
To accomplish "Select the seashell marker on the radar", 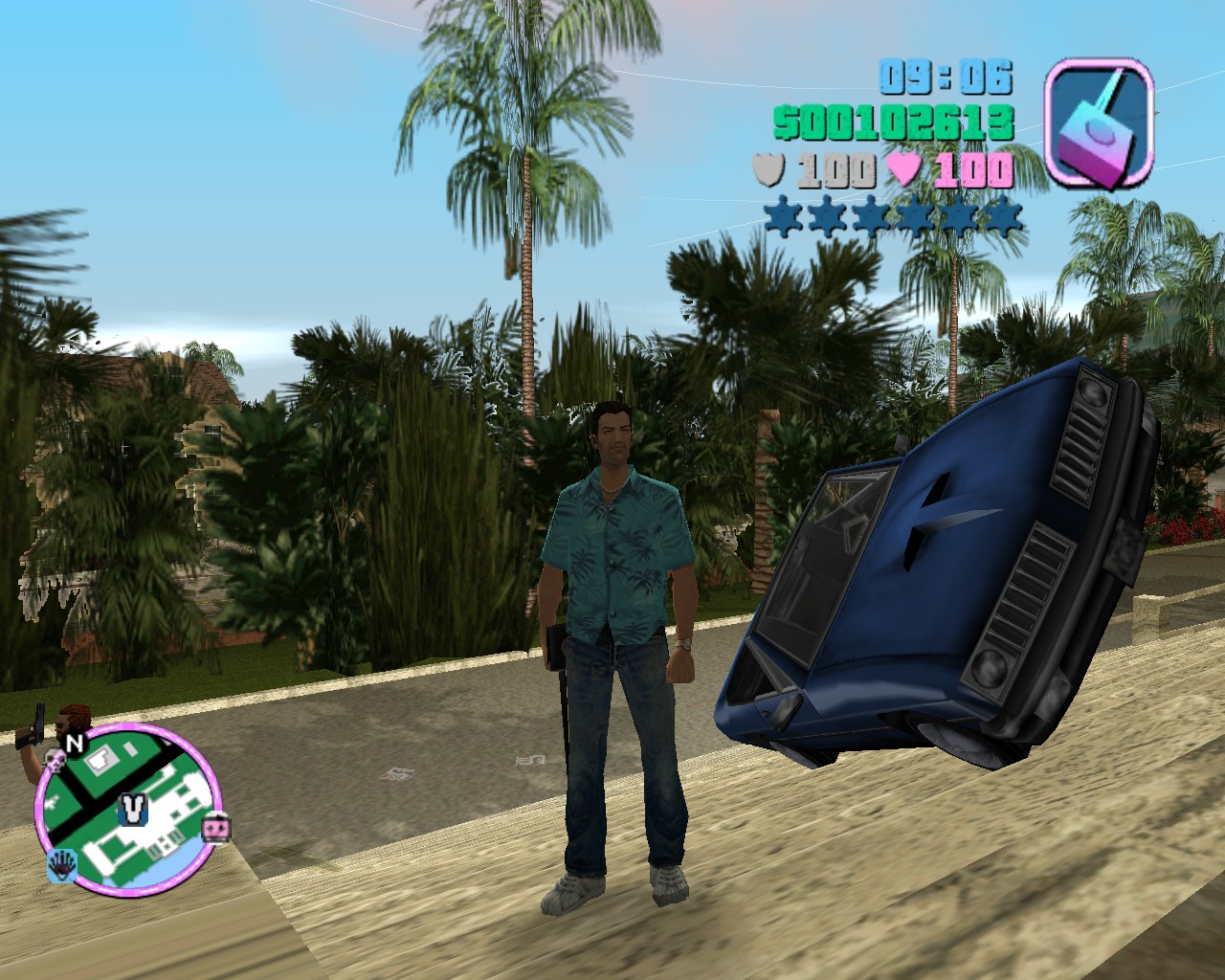I will point(61,864).
